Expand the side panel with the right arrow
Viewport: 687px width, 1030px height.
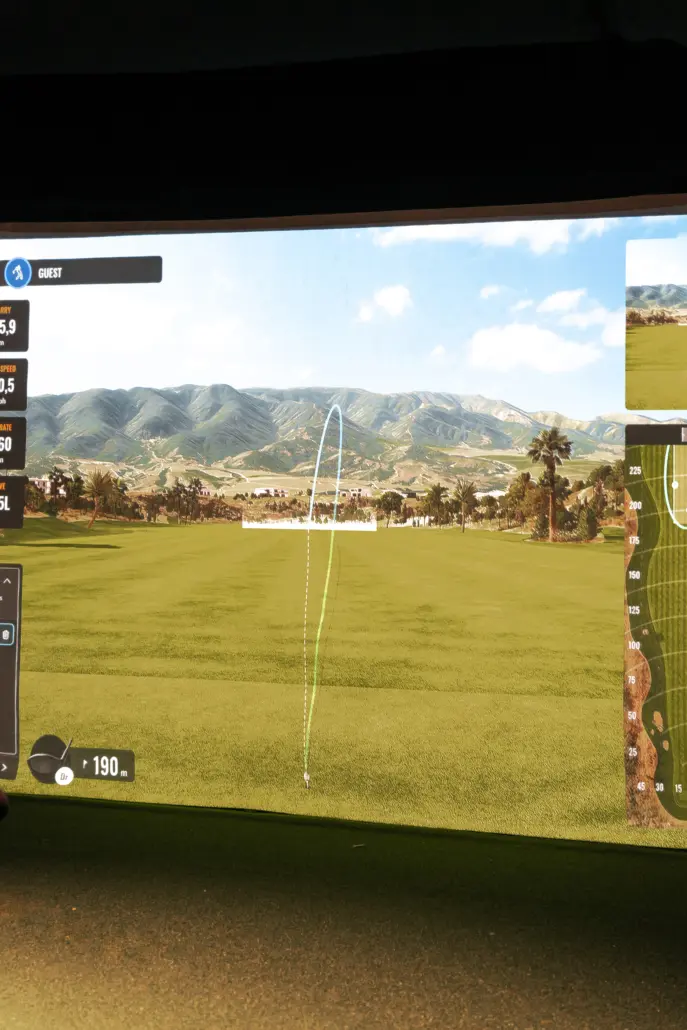(x=5, y=766)
